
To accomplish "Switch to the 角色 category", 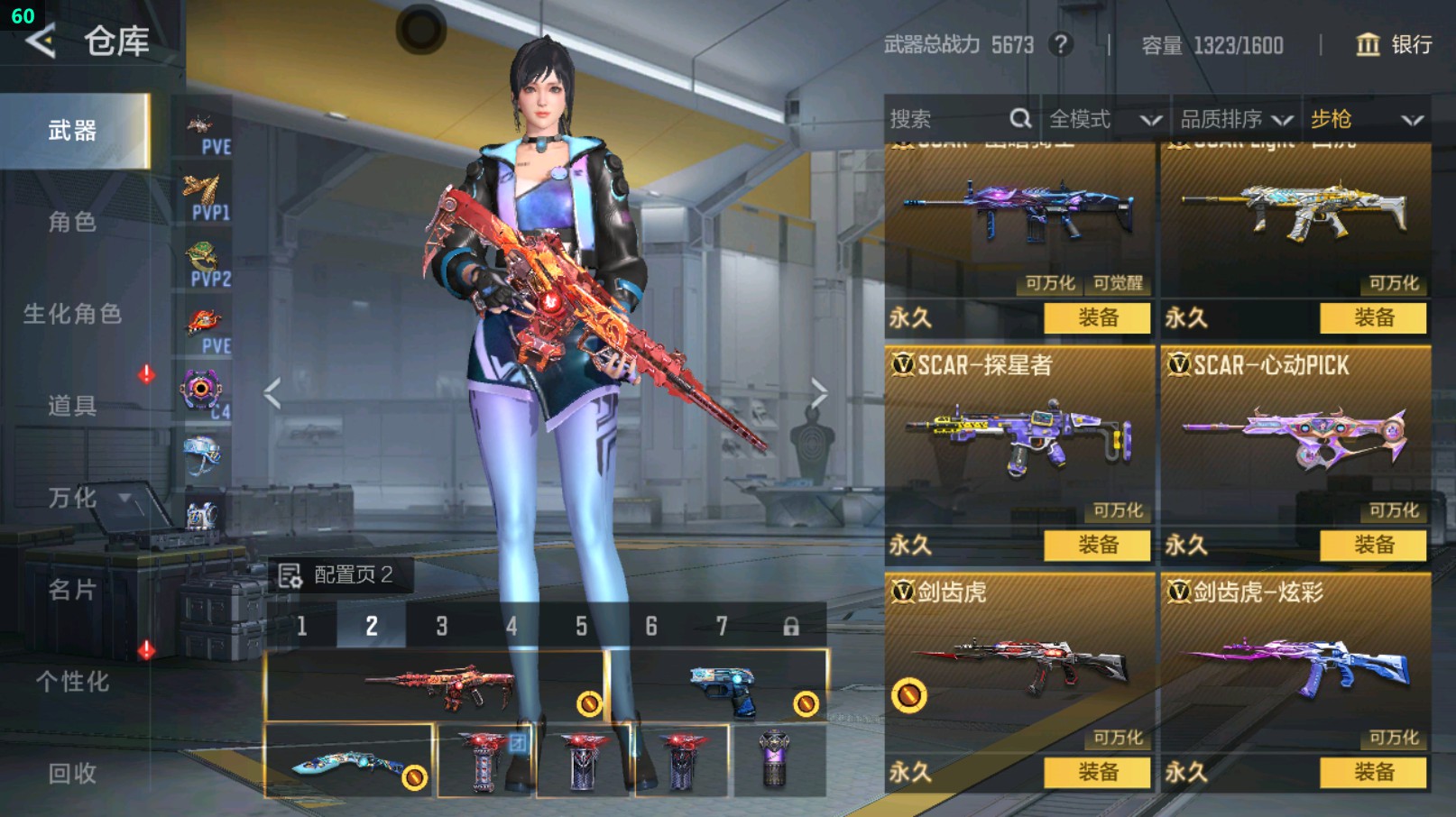I will click(x=72, y=222).
